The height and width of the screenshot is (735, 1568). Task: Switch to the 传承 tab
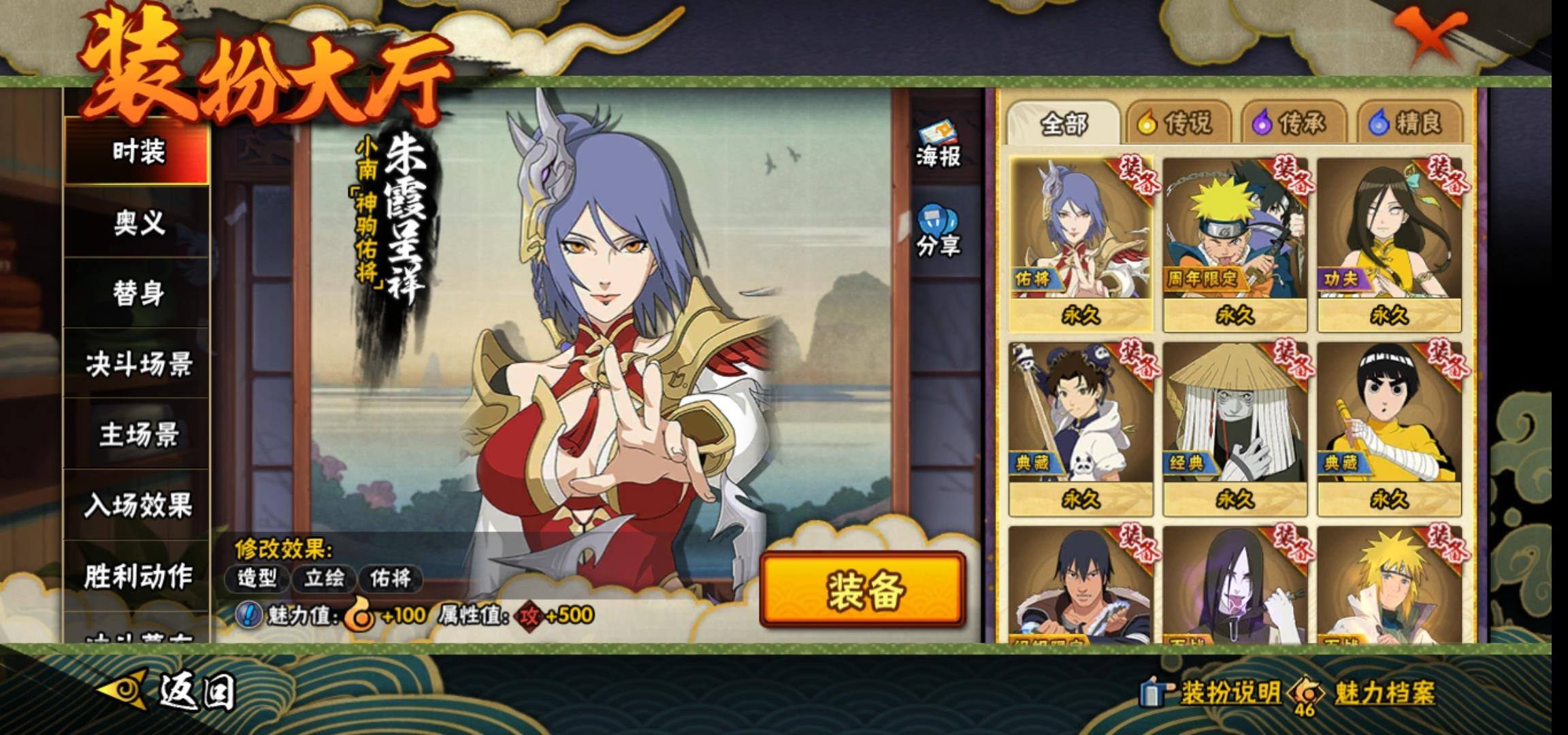1291,123
